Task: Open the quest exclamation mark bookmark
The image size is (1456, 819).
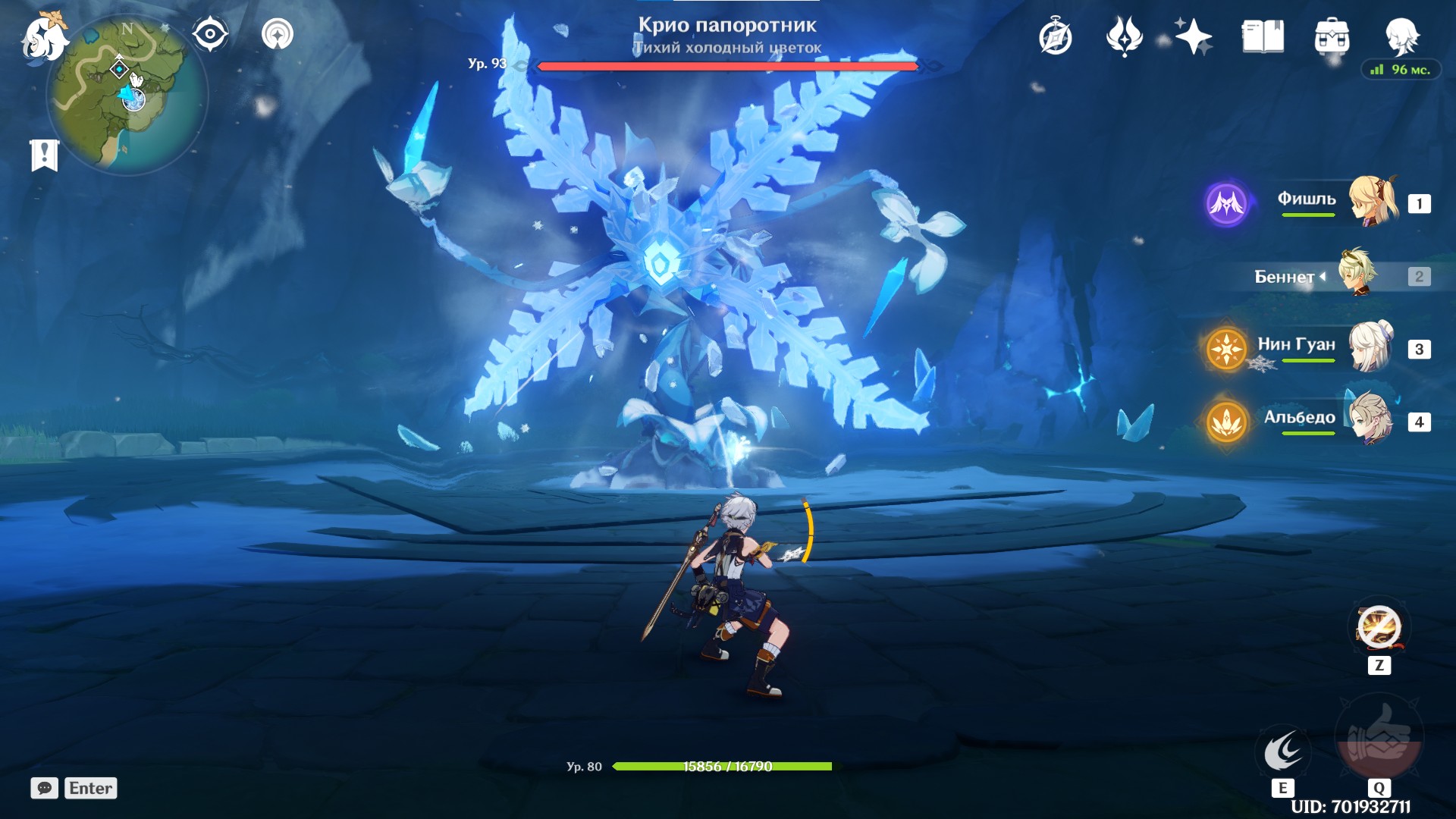Action: pos(45,155)
